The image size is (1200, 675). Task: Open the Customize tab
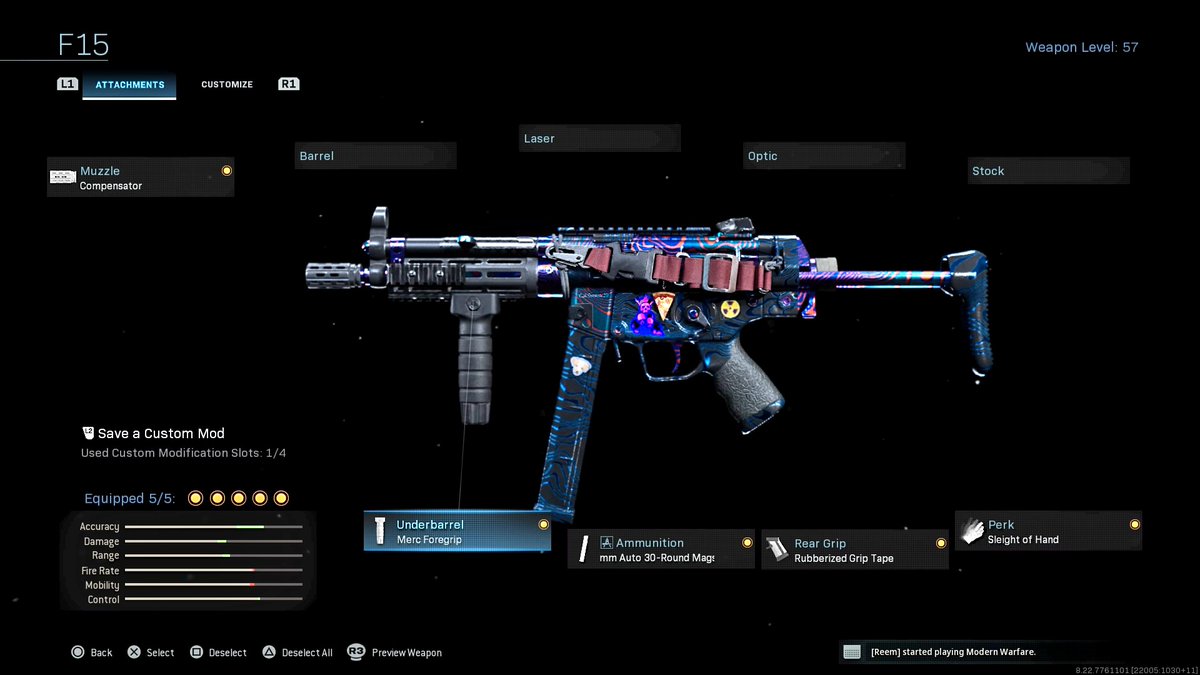[x=227, y=85]
